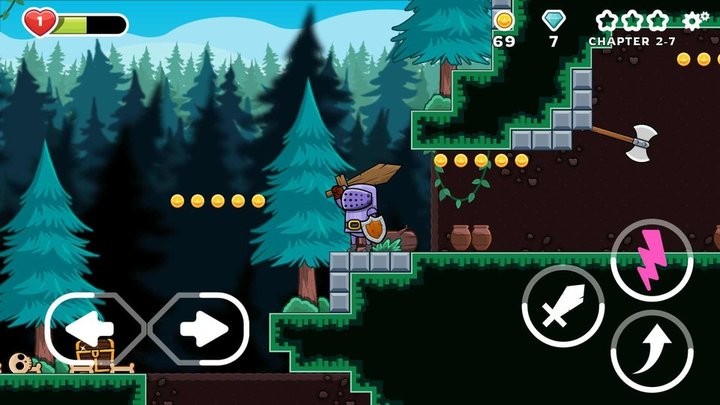Open settings with the gear icon
This screenshot has width=720, height=405.
click(x=696, y=20)
